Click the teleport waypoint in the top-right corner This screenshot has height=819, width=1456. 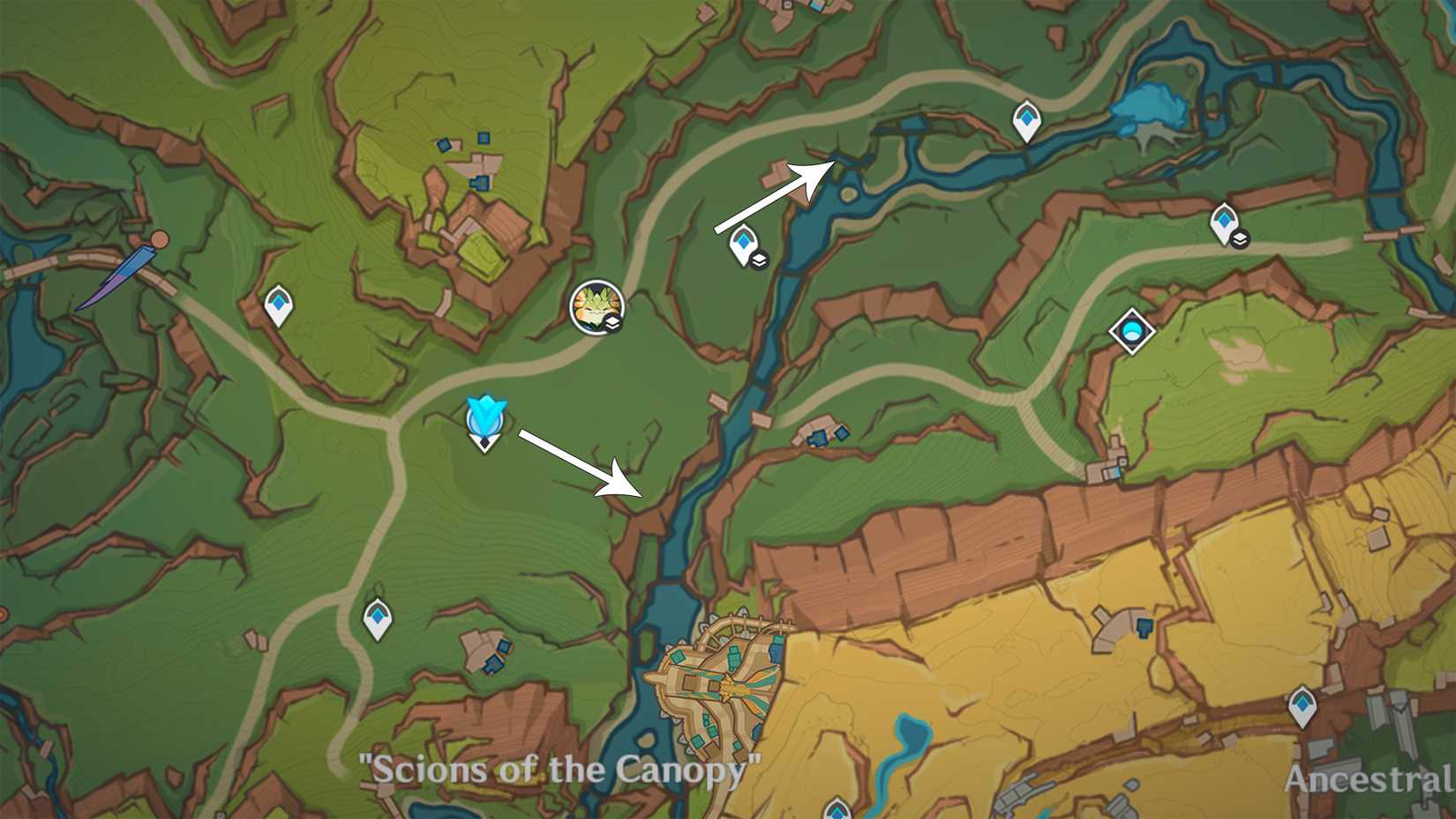1225,219
